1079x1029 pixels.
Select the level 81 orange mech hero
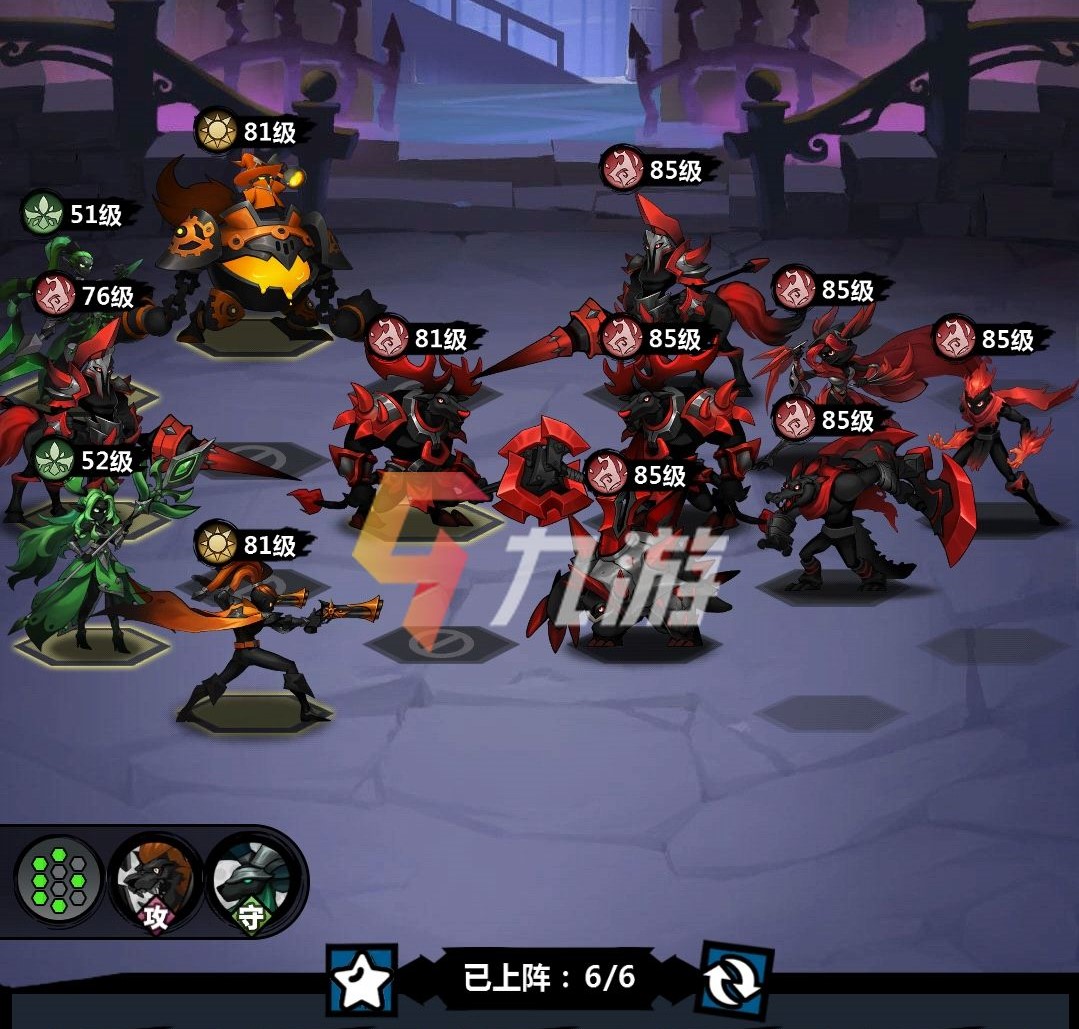pos(258,260)
